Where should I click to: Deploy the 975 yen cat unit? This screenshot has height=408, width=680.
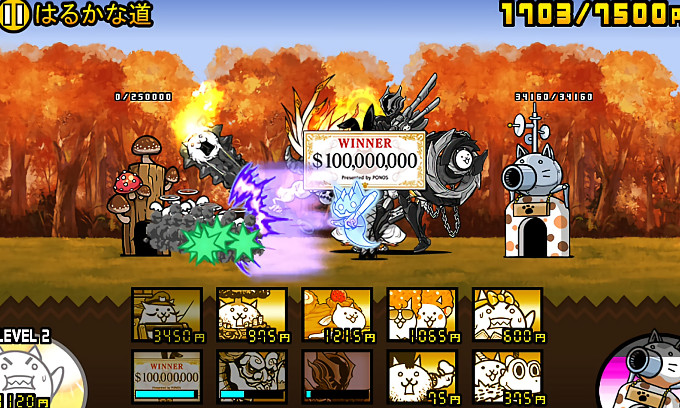click(x=251, y=315)
